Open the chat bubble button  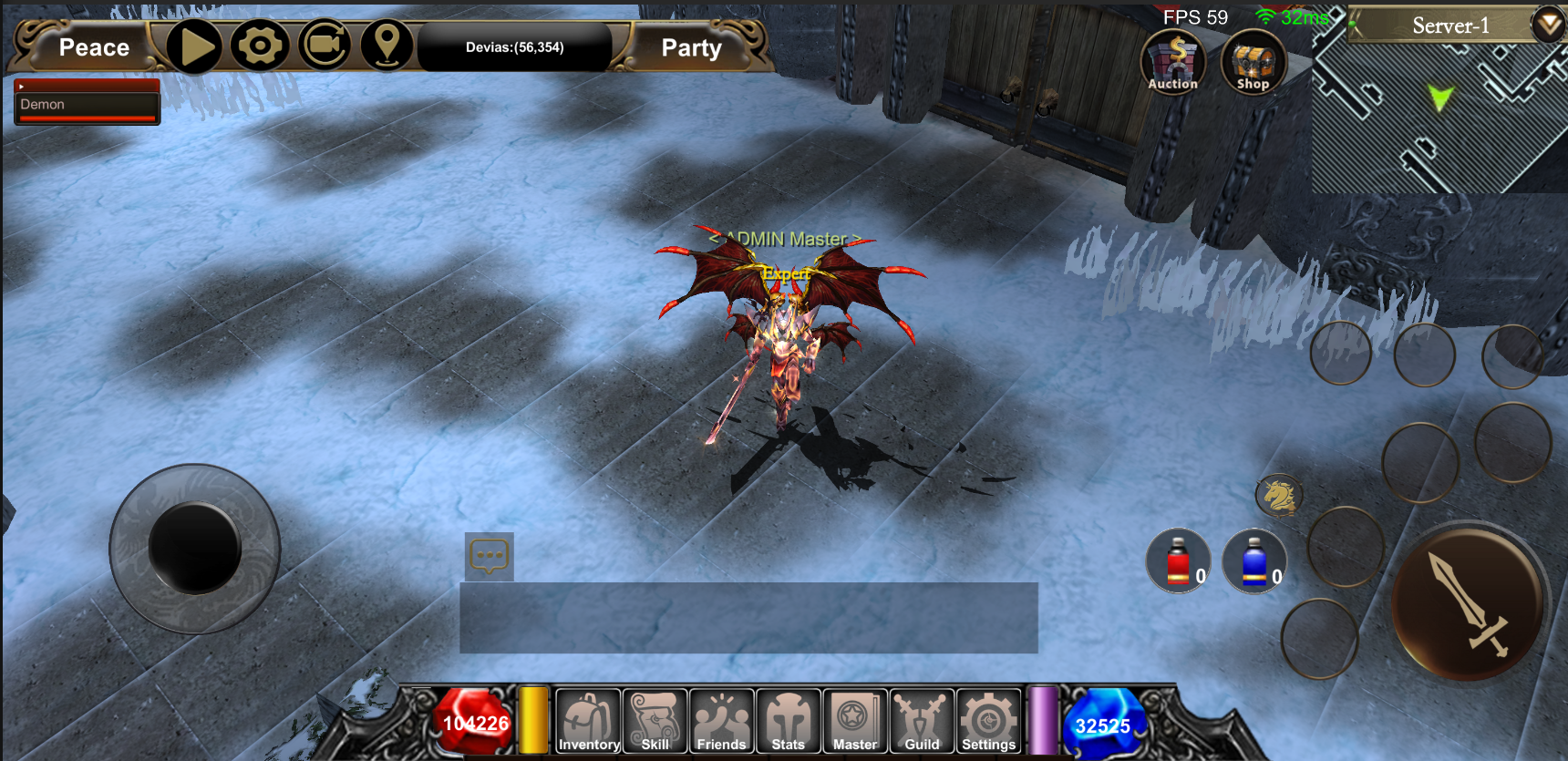pos(490,556)
